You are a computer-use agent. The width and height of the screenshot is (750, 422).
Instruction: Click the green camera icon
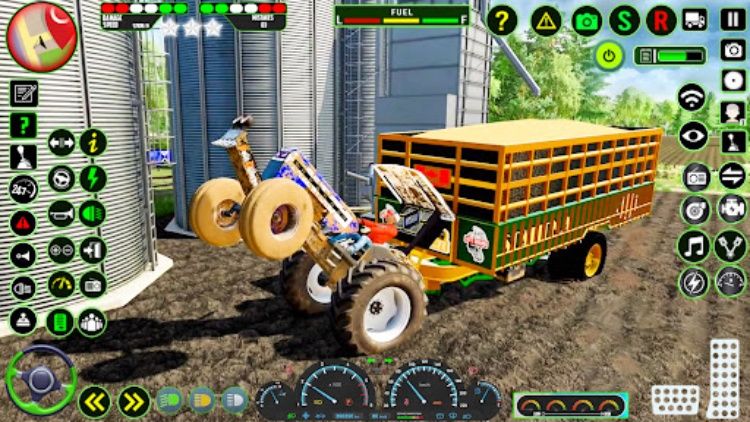(x=587, y=20)
